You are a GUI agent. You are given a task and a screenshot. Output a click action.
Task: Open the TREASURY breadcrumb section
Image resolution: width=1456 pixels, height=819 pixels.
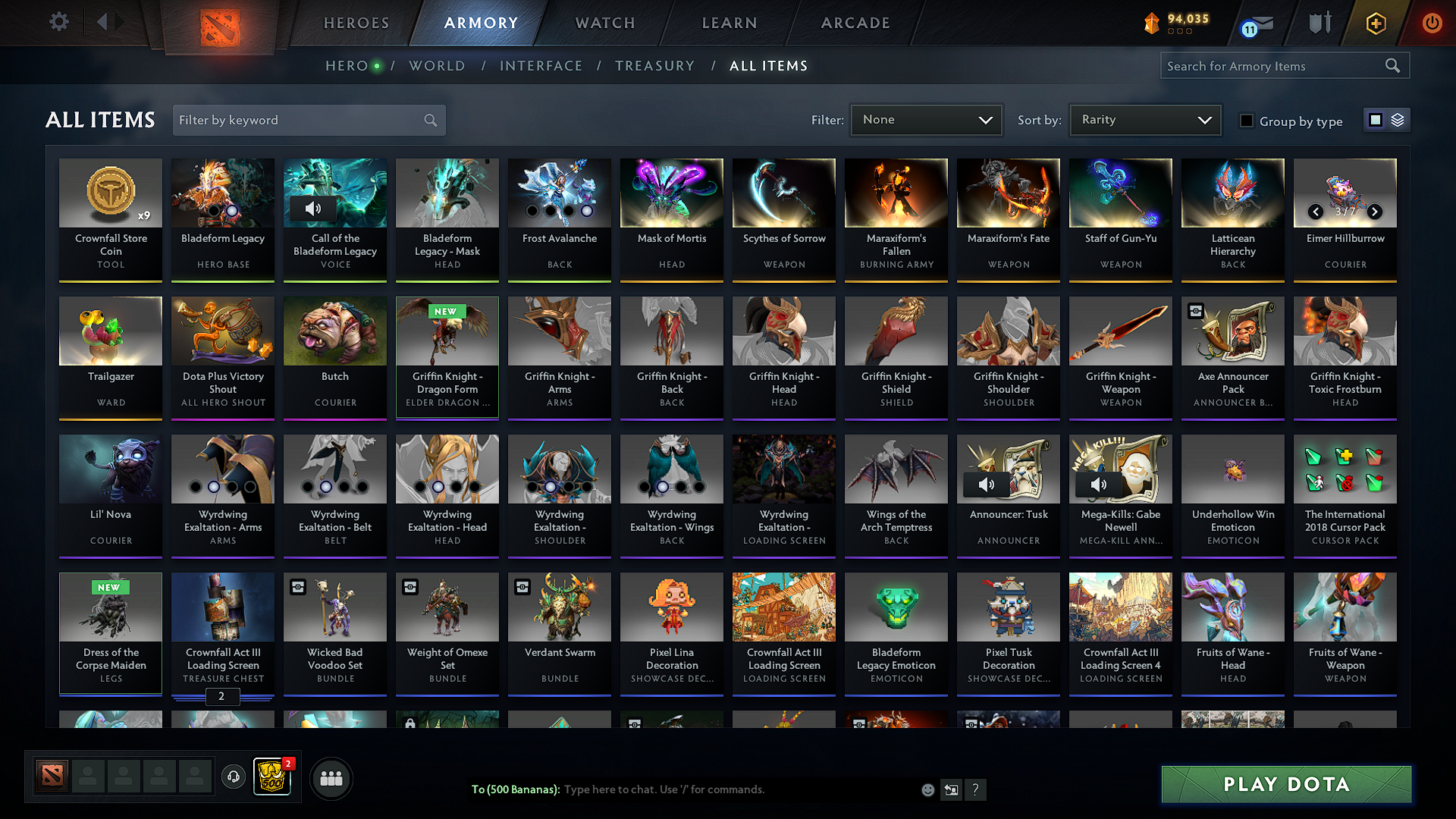click(654, 66)
